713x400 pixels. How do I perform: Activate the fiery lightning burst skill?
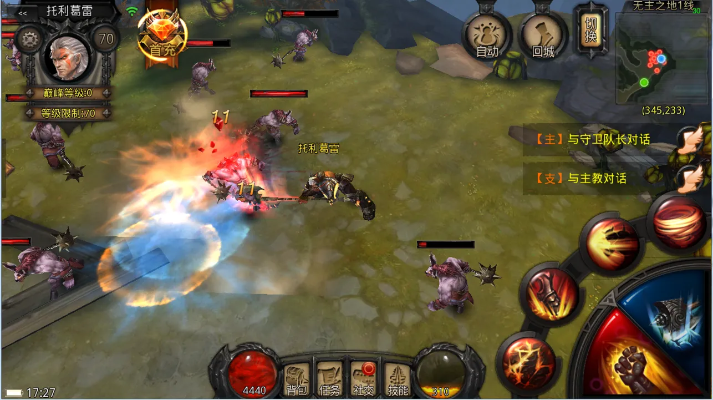click(528, 357)
